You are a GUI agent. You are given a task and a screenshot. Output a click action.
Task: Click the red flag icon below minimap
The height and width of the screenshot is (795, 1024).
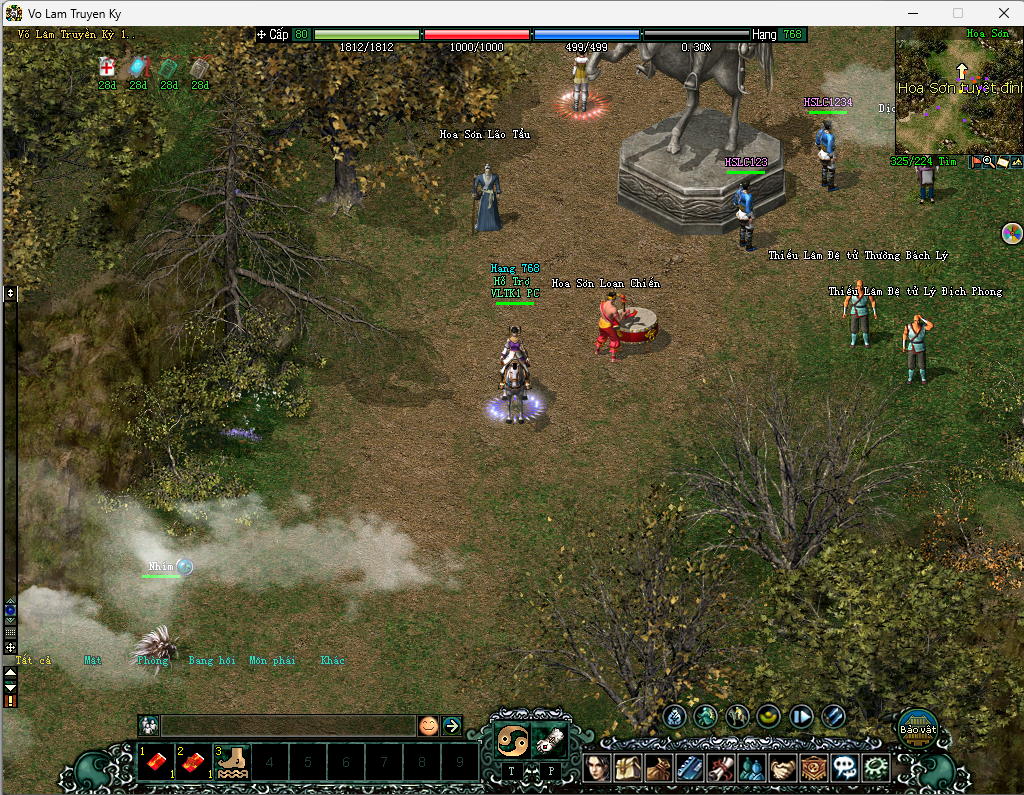click(975, 162)
